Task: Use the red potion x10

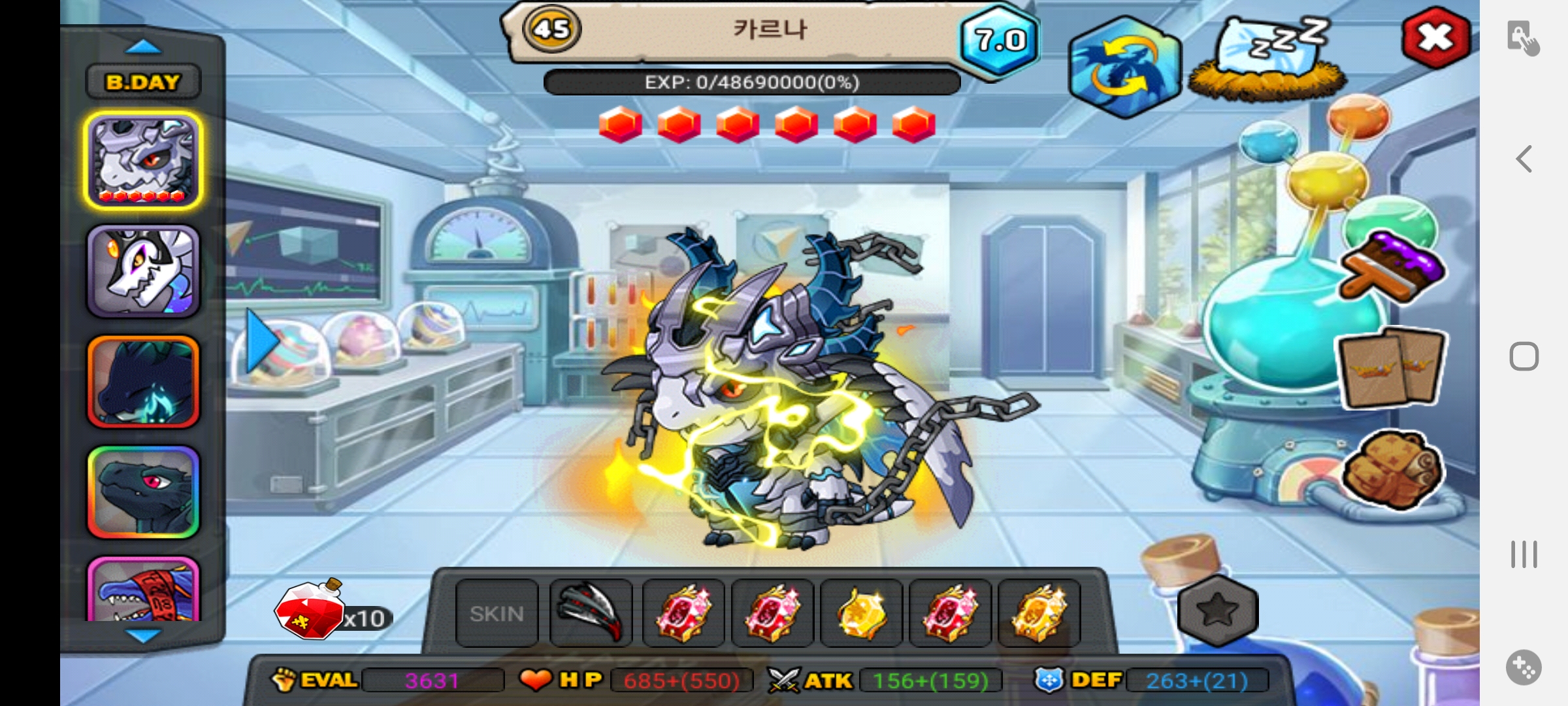Action: [310, 611]
